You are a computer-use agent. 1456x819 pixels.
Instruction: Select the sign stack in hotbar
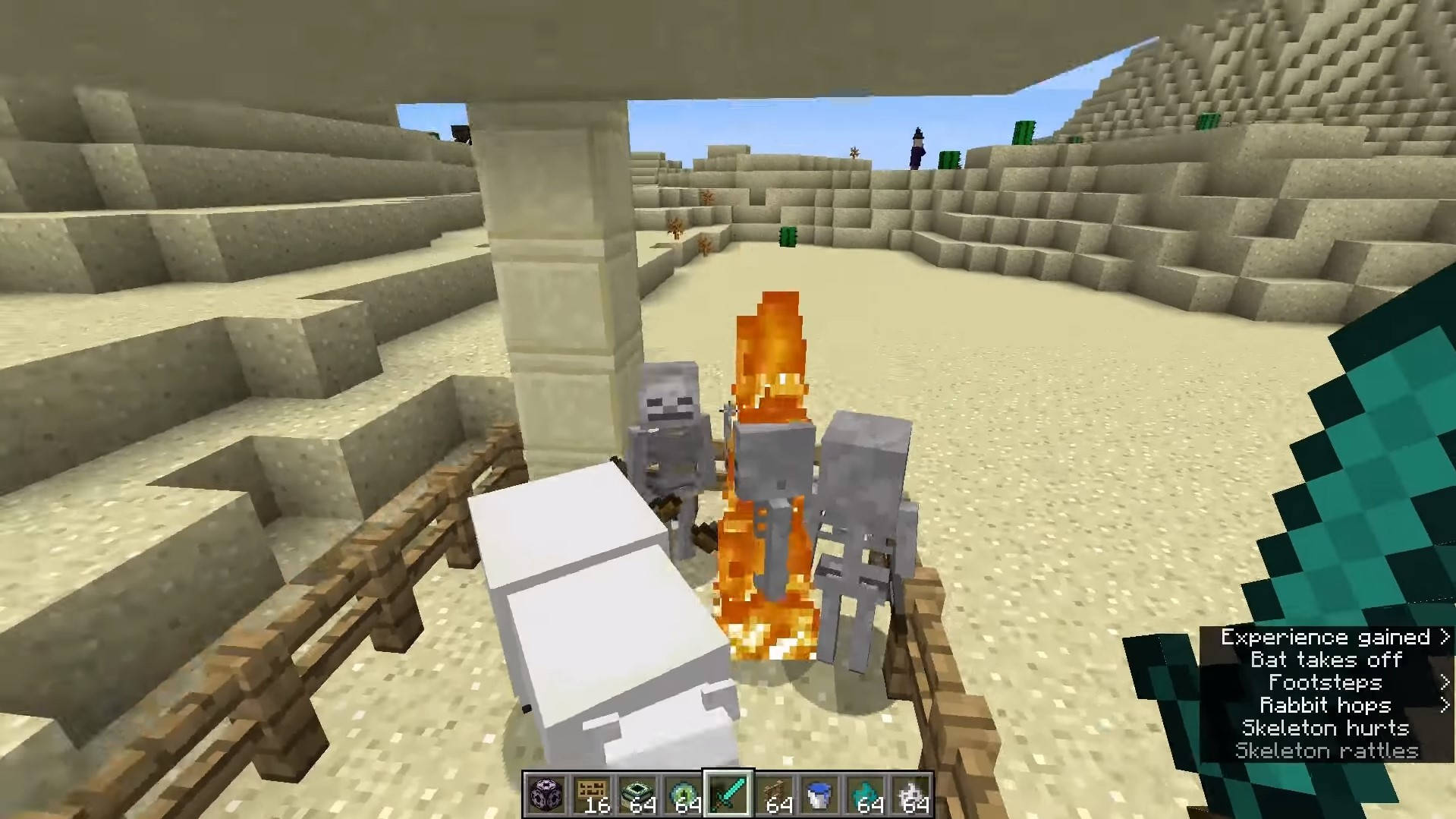591,795
